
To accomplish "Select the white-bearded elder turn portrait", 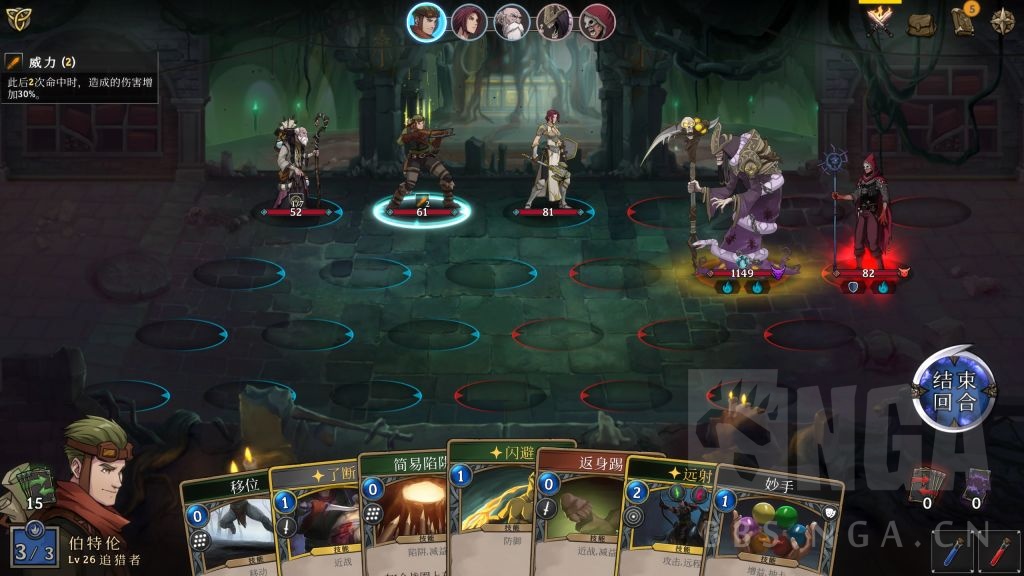I will pos(511,22).
